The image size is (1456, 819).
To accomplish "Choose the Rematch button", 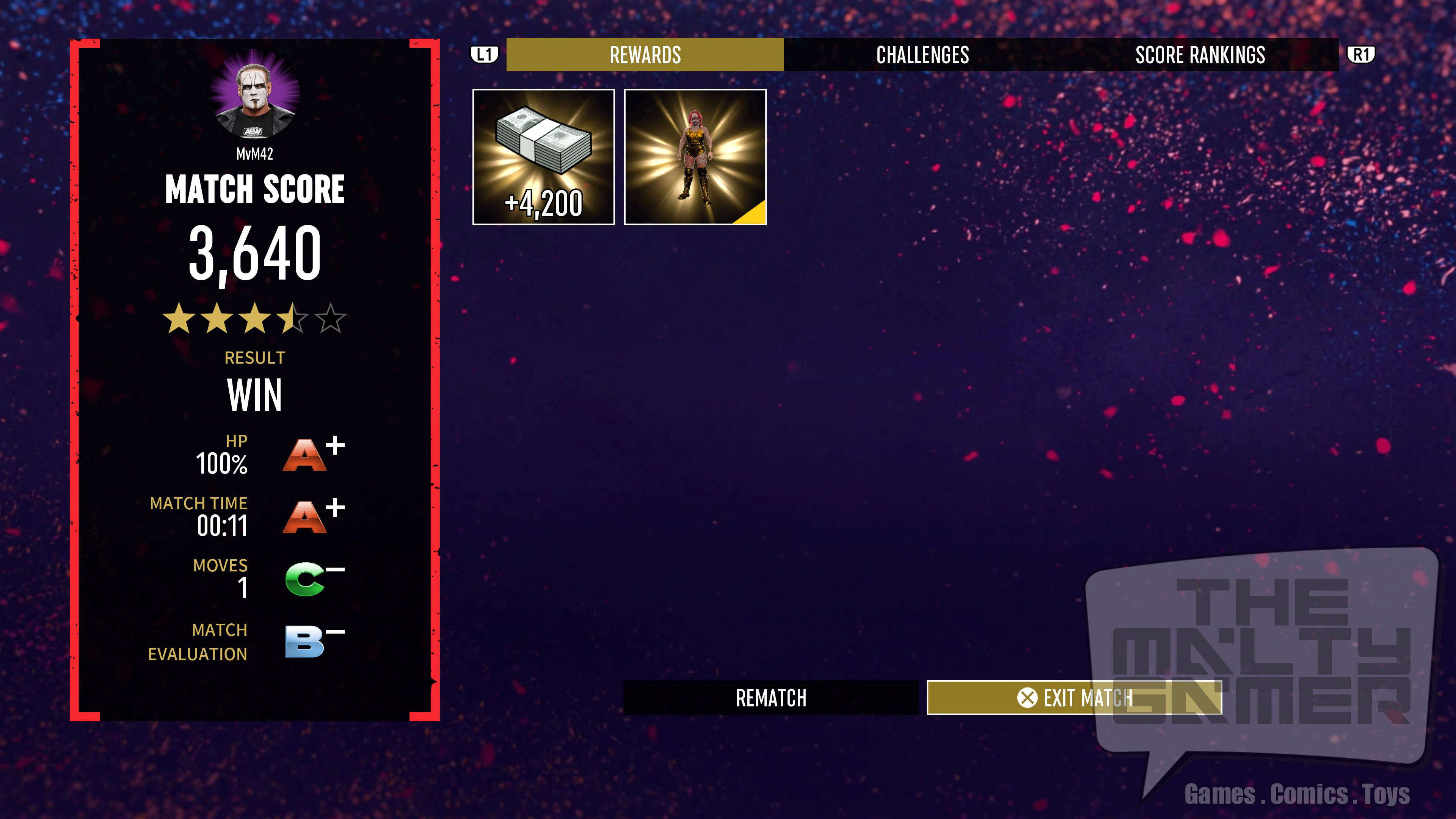I will [770, 698].
